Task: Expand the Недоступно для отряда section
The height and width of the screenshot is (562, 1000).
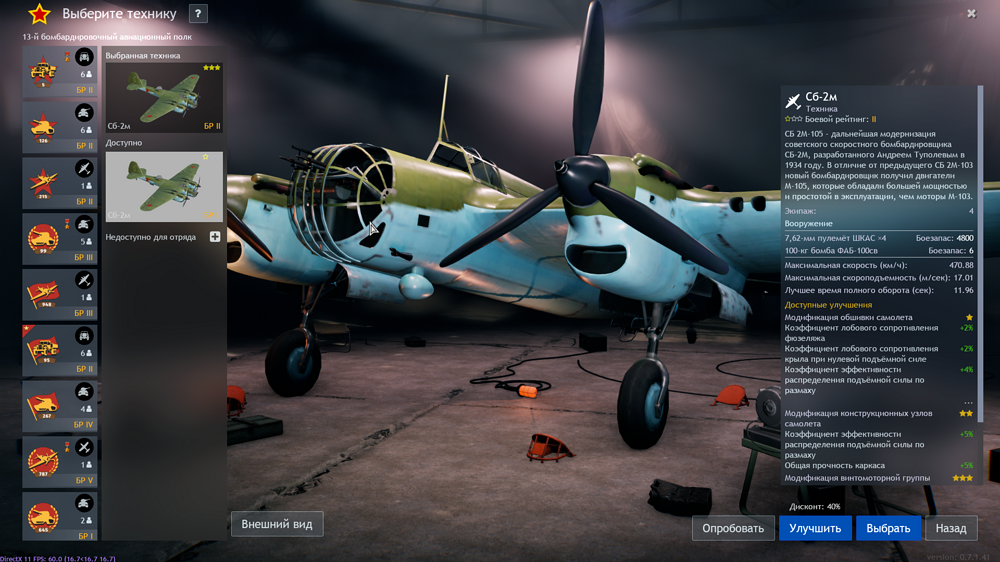Action: point(215,237)
